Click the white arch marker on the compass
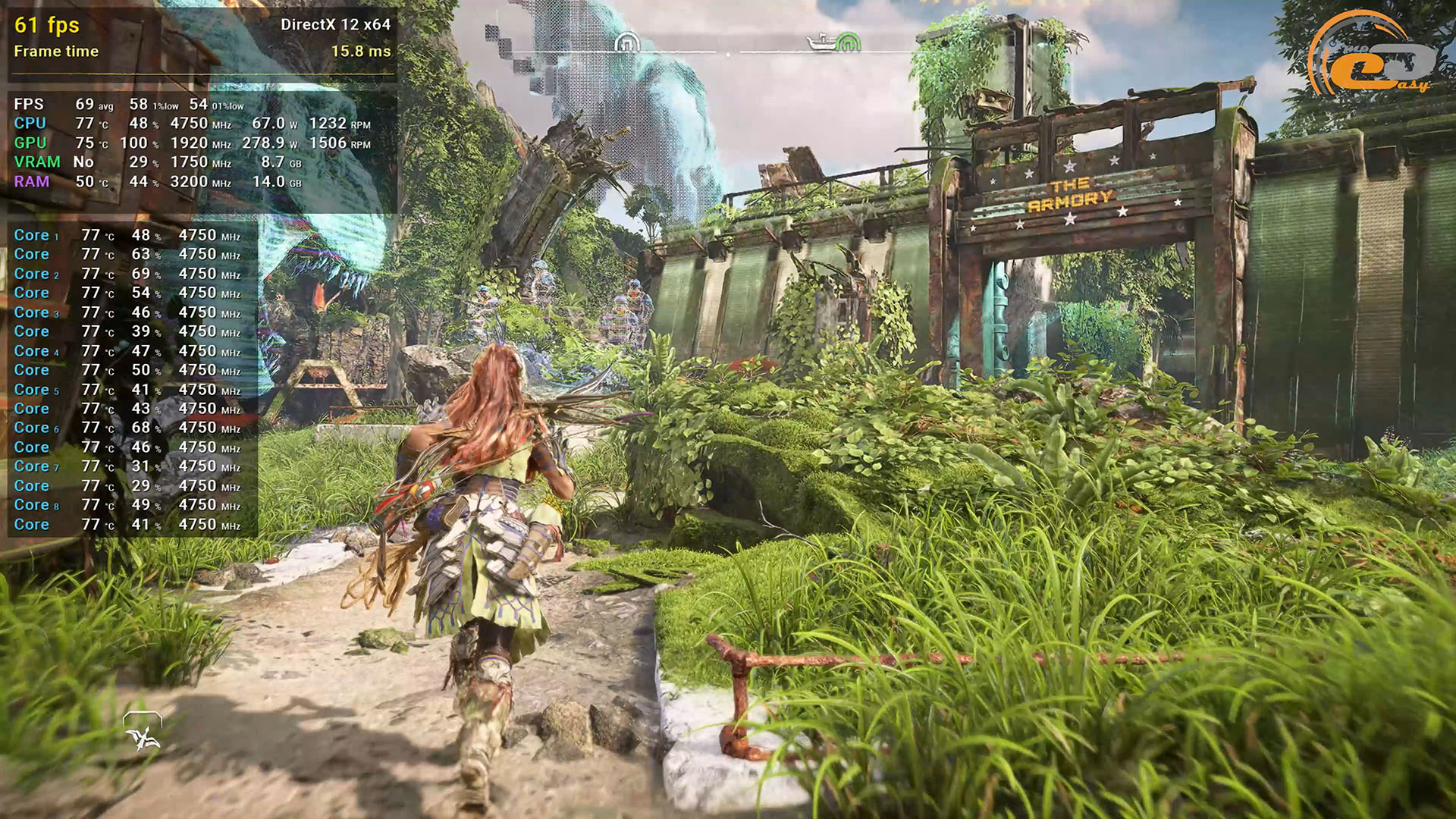This screenshot has height=819, width=1456. click(x=626, y=42)
